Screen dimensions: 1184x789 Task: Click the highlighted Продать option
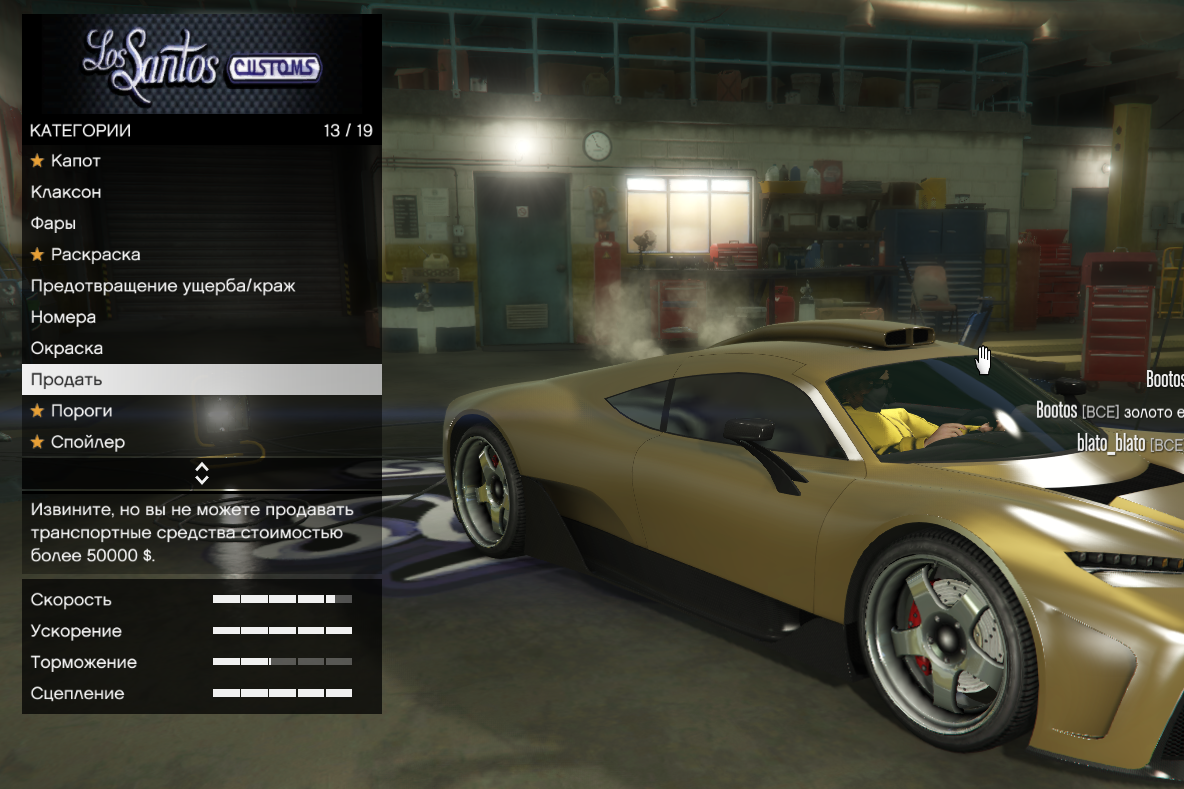point(67,380)
